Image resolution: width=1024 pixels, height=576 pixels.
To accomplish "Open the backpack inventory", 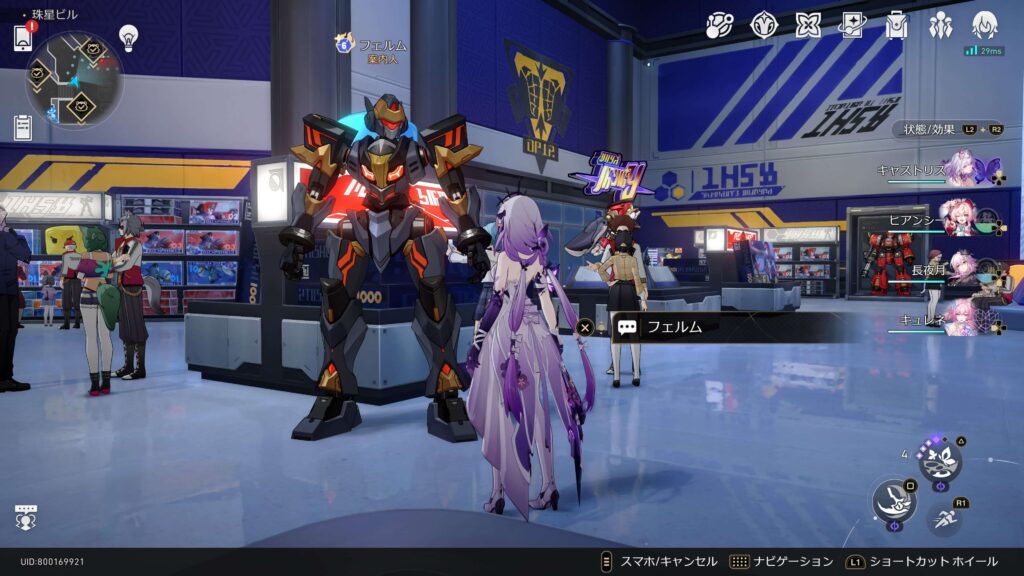I will click(x=896, y=25).
